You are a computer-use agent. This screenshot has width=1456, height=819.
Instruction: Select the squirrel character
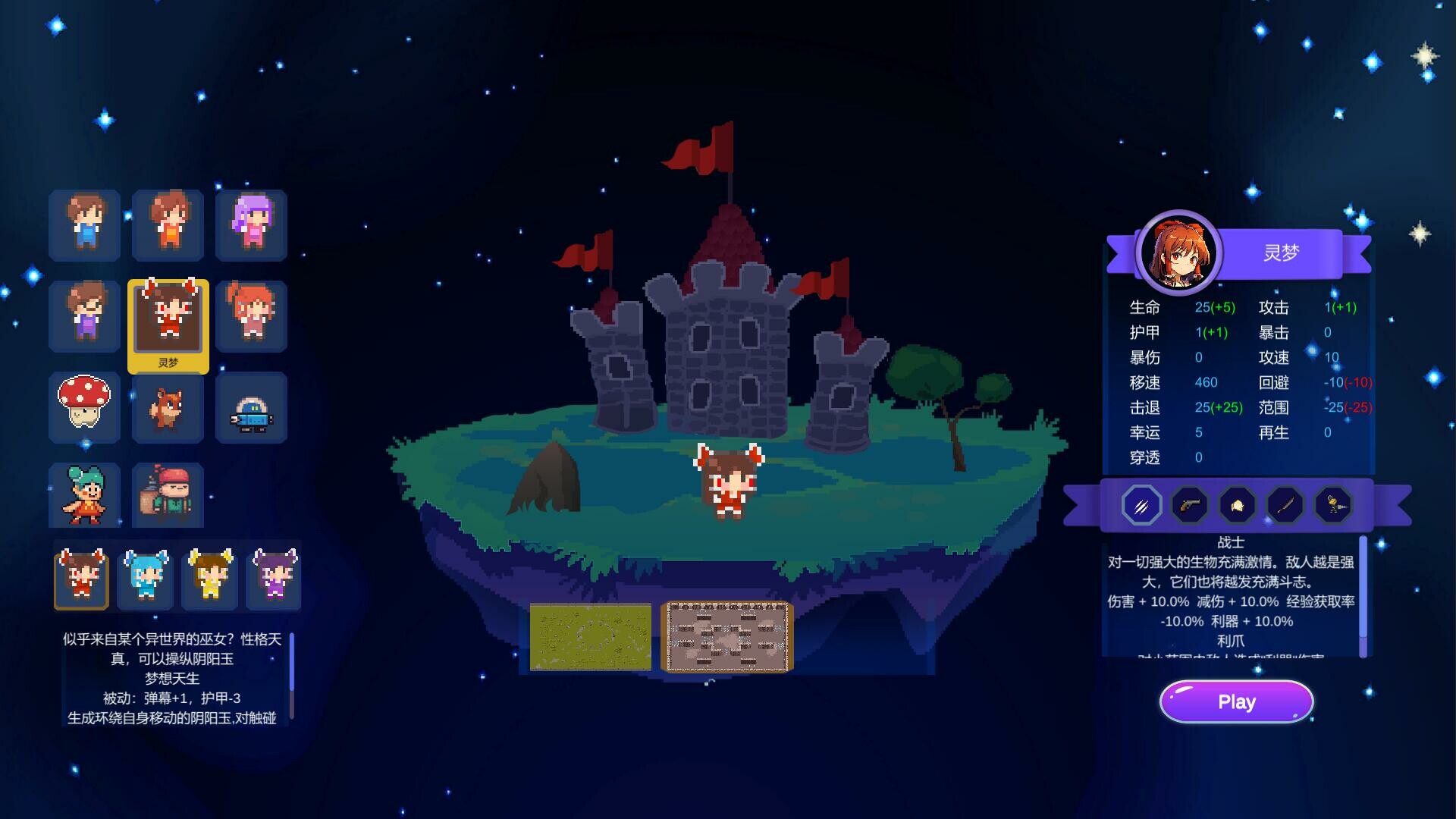coord(168,408)
